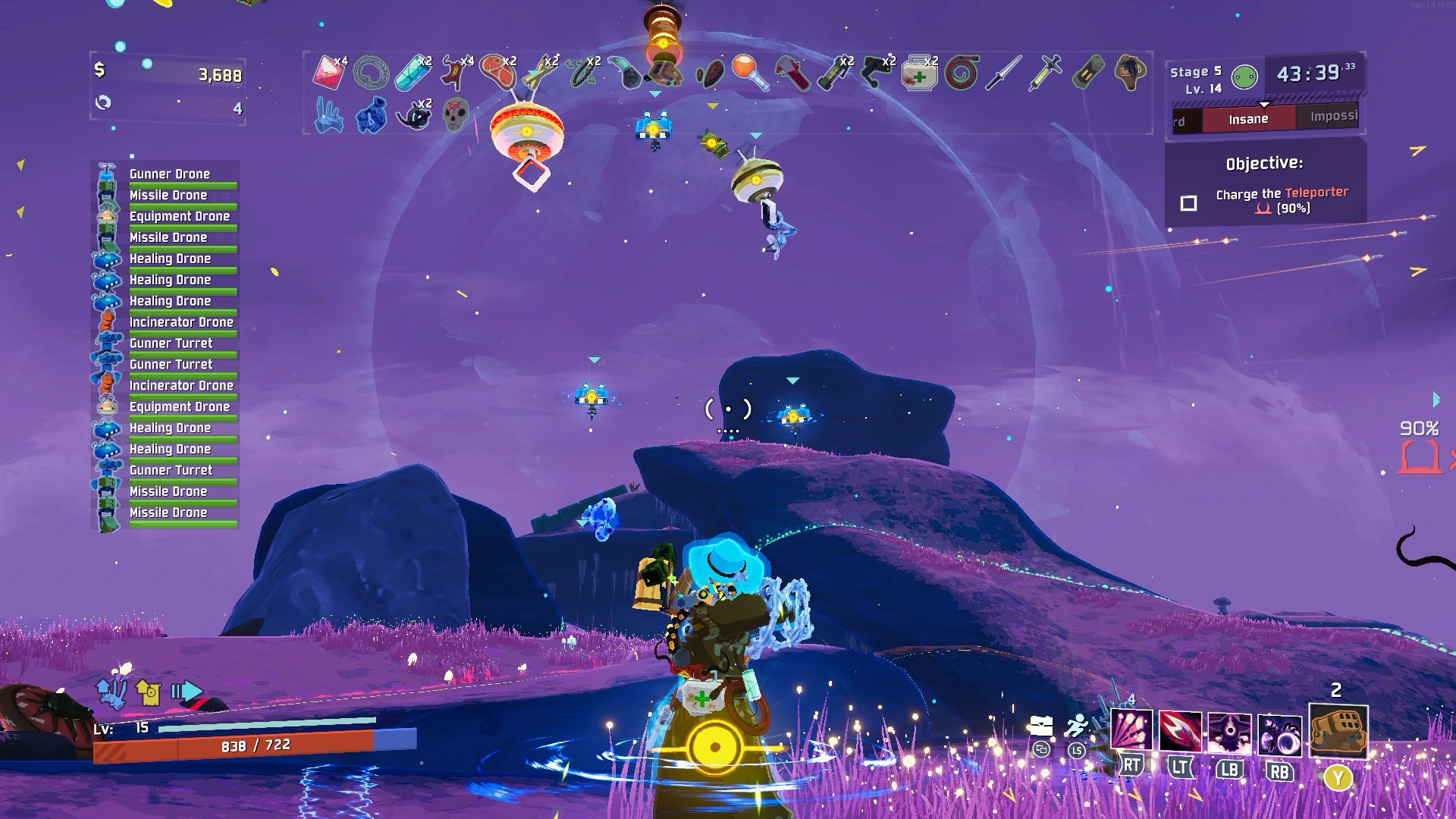1456x819 pixels.
Task: Click the Insane difficulty segment
Action: [x=1247, y=119]
